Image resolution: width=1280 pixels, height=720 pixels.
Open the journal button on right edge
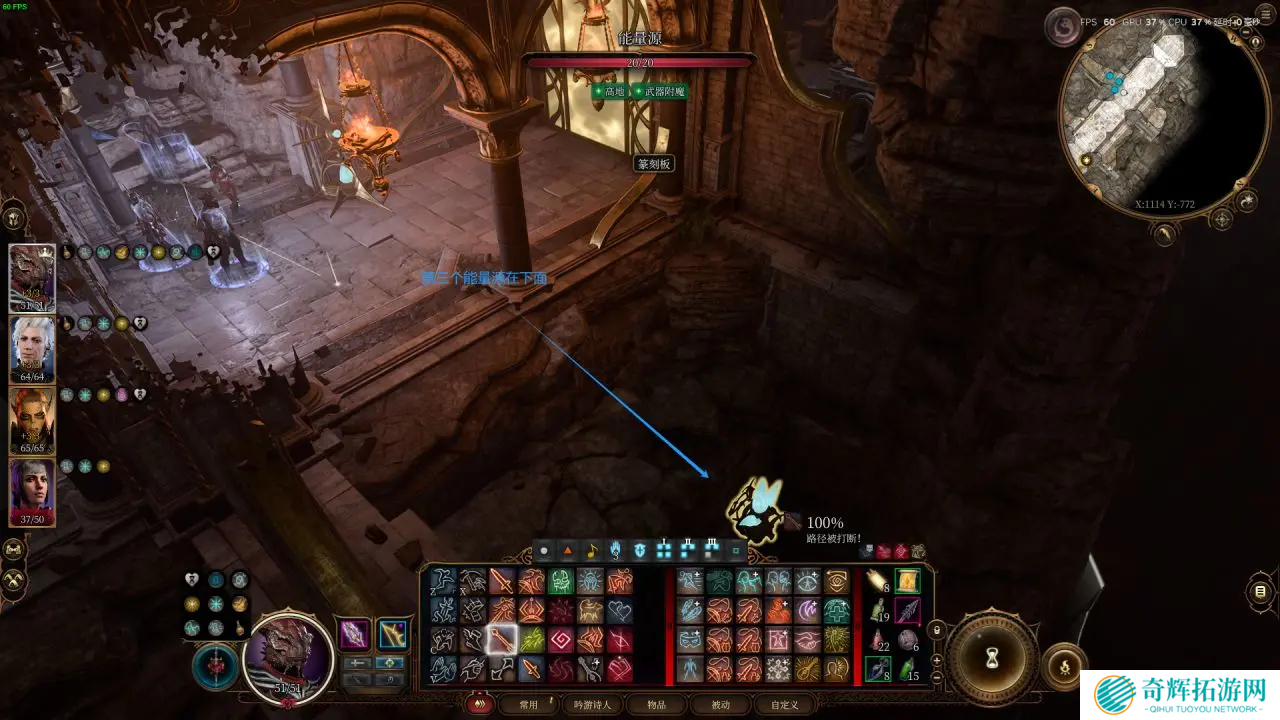[1260, 591]
